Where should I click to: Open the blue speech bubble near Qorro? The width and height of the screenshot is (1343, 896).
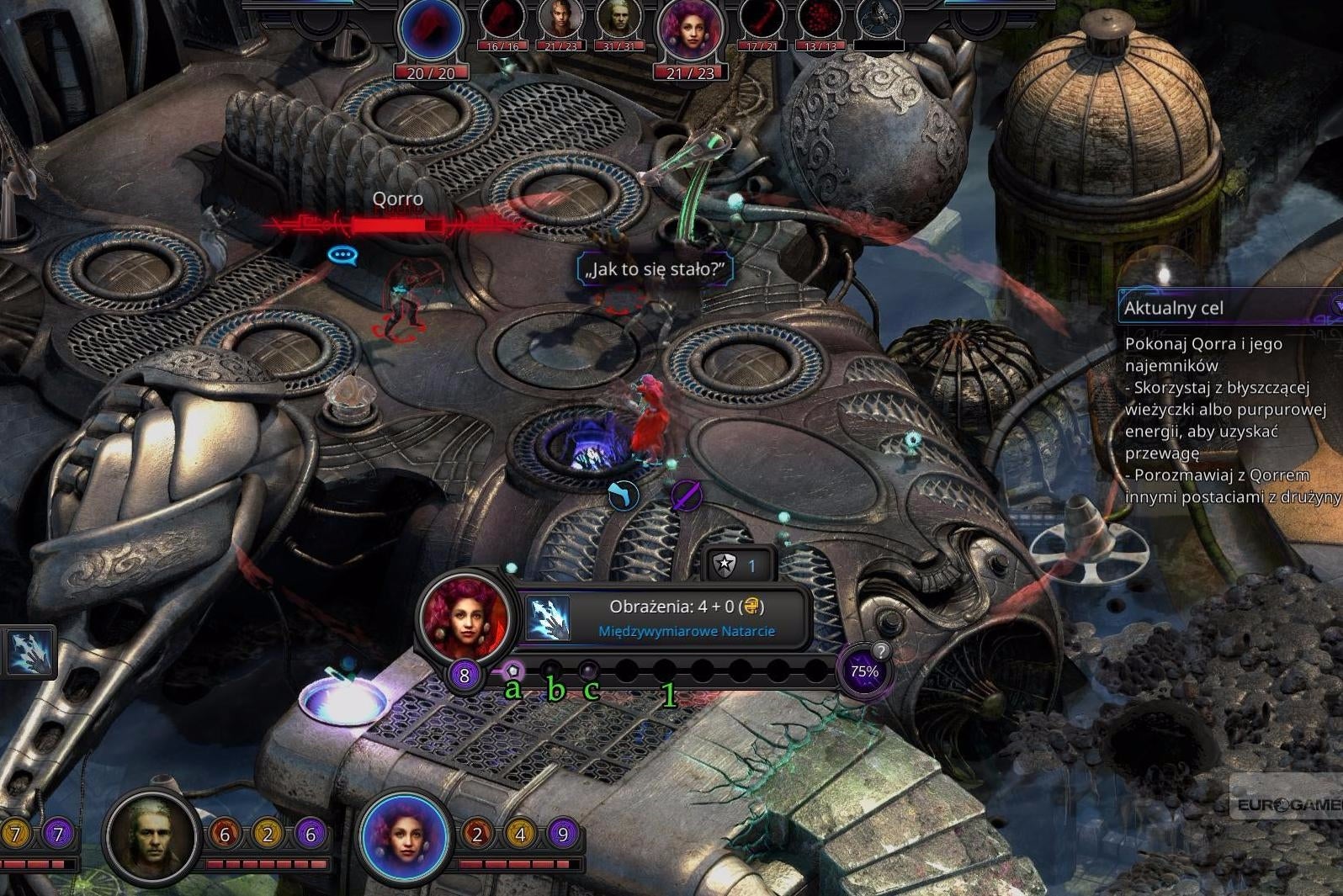click(x=342, y=254)
